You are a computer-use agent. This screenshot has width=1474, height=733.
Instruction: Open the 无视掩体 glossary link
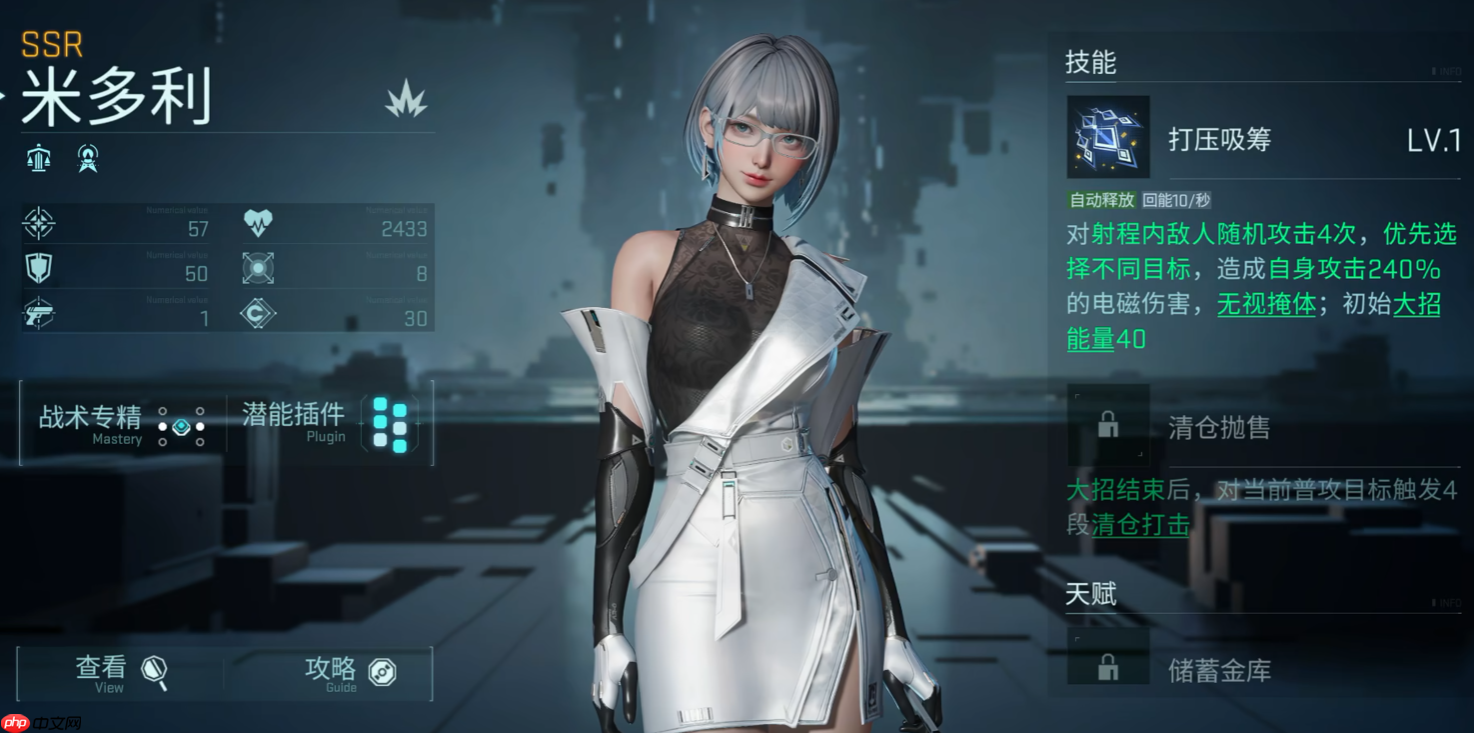pyautogui.click(x=1266, y=305)
